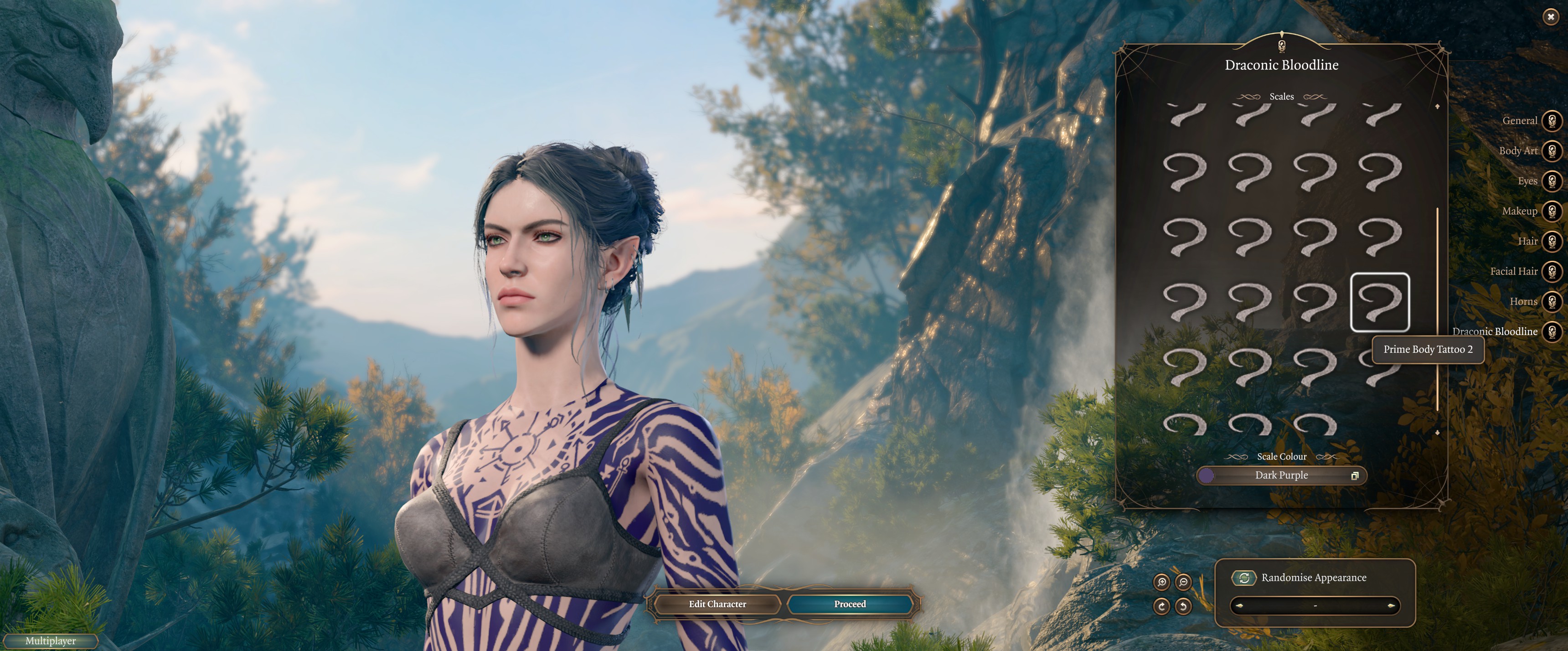Image resolution: width=1568 pixels, height=651 pixels.
Task: Rotate the character clockwise
Action: (x=1161, y=606)
